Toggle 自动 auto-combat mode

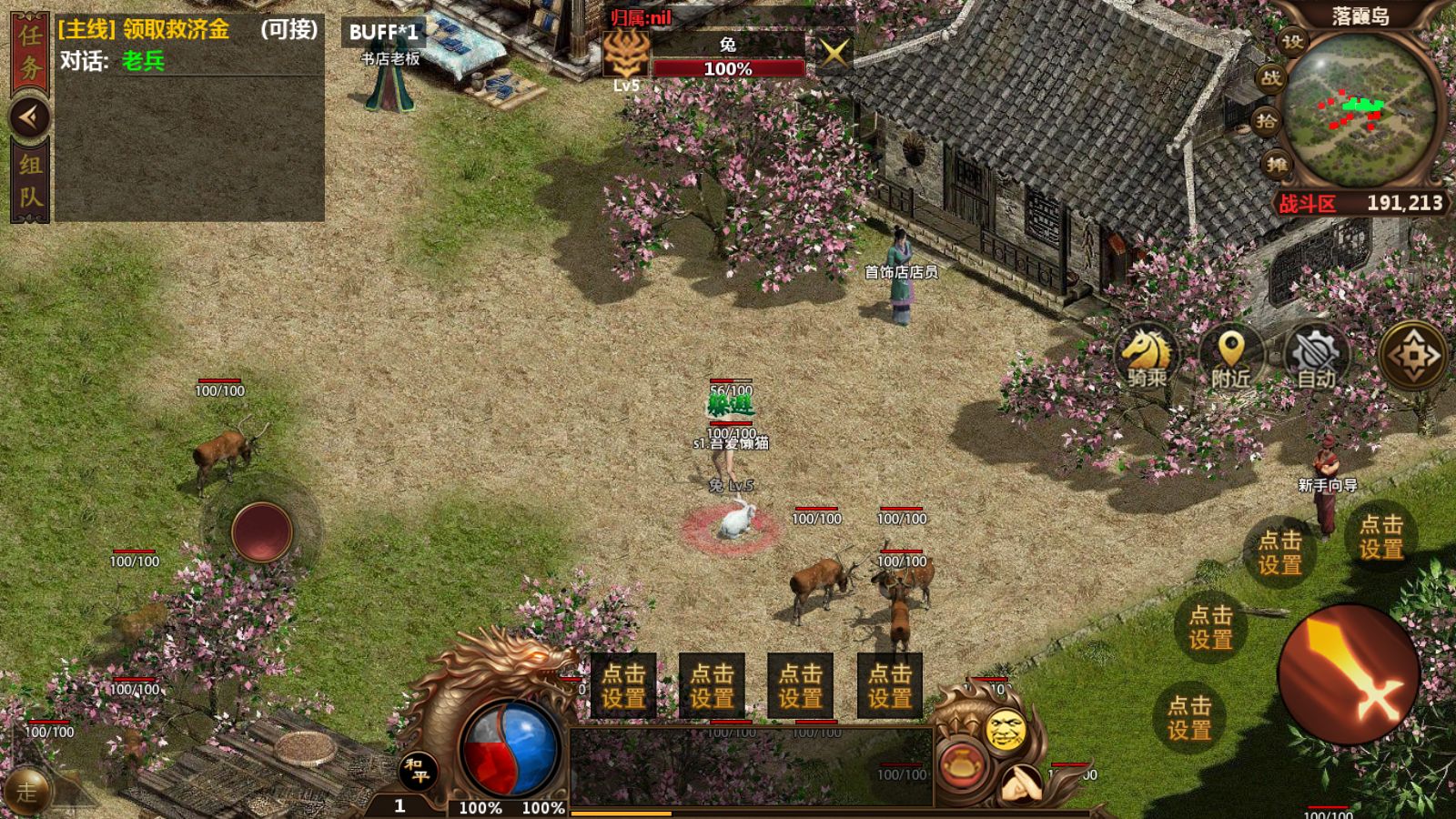click(1315, 356)
